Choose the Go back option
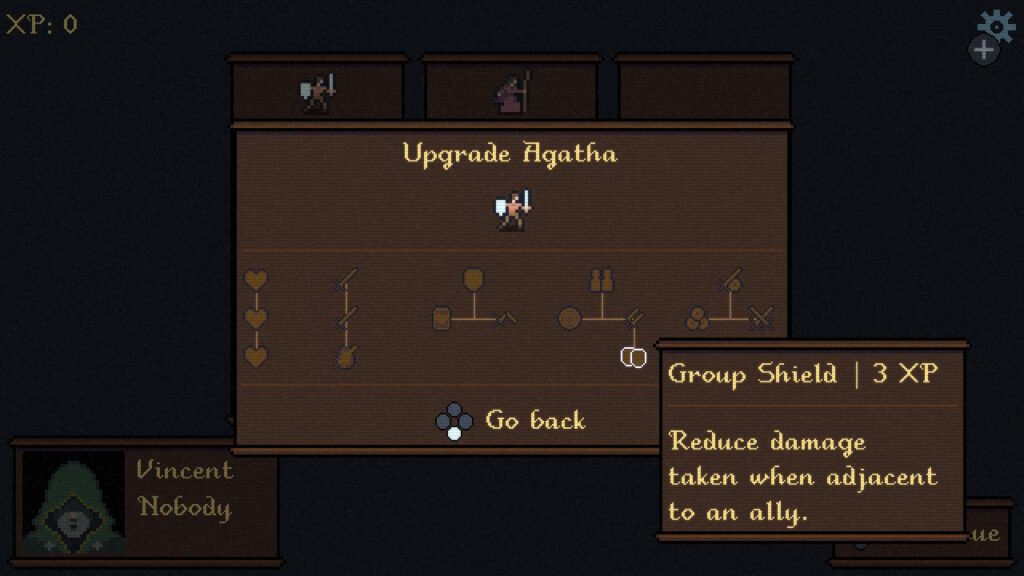 click(x=534, y=420)
